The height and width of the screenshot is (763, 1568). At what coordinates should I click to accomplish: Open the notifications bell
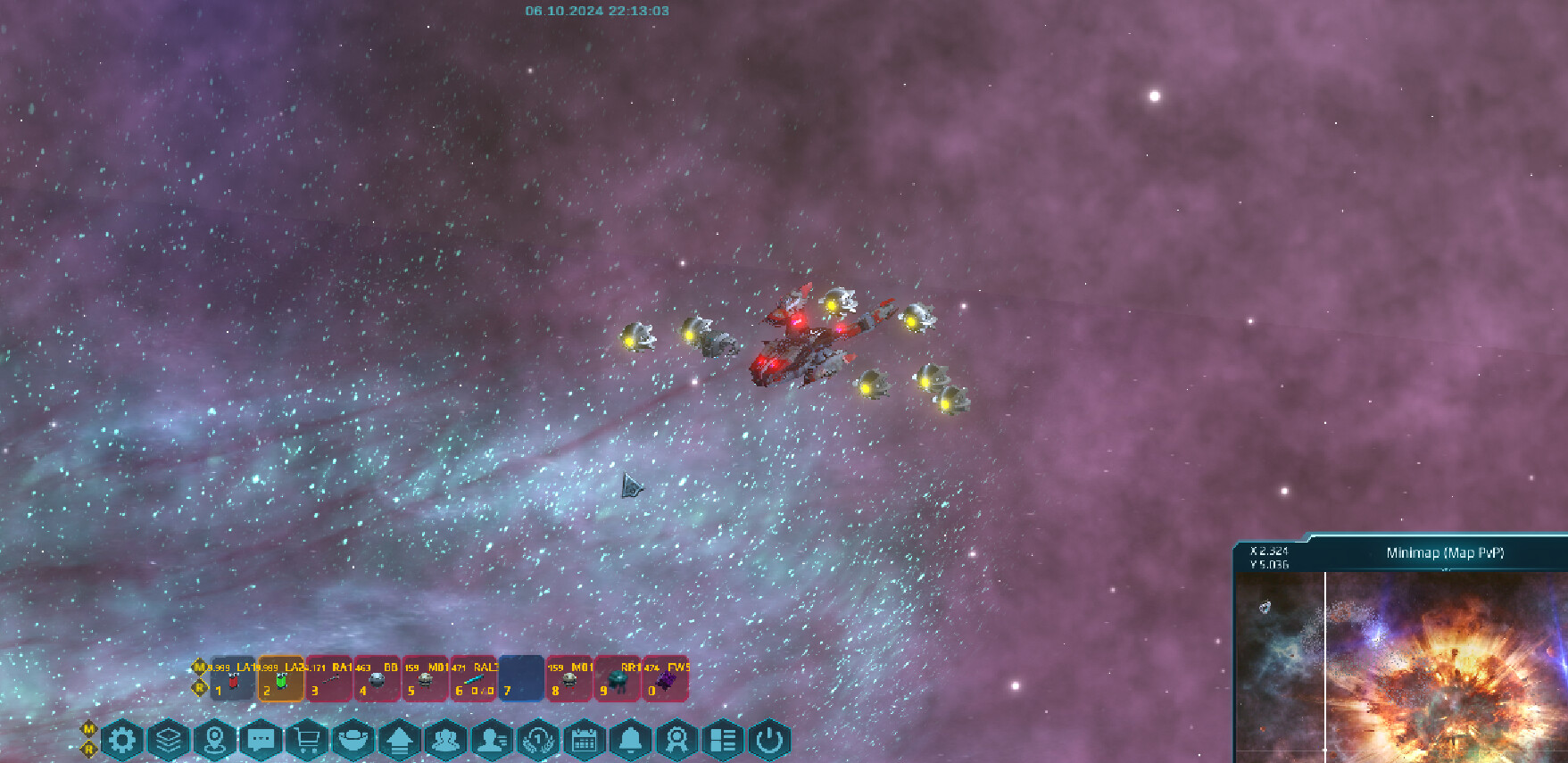coord(632,741)
